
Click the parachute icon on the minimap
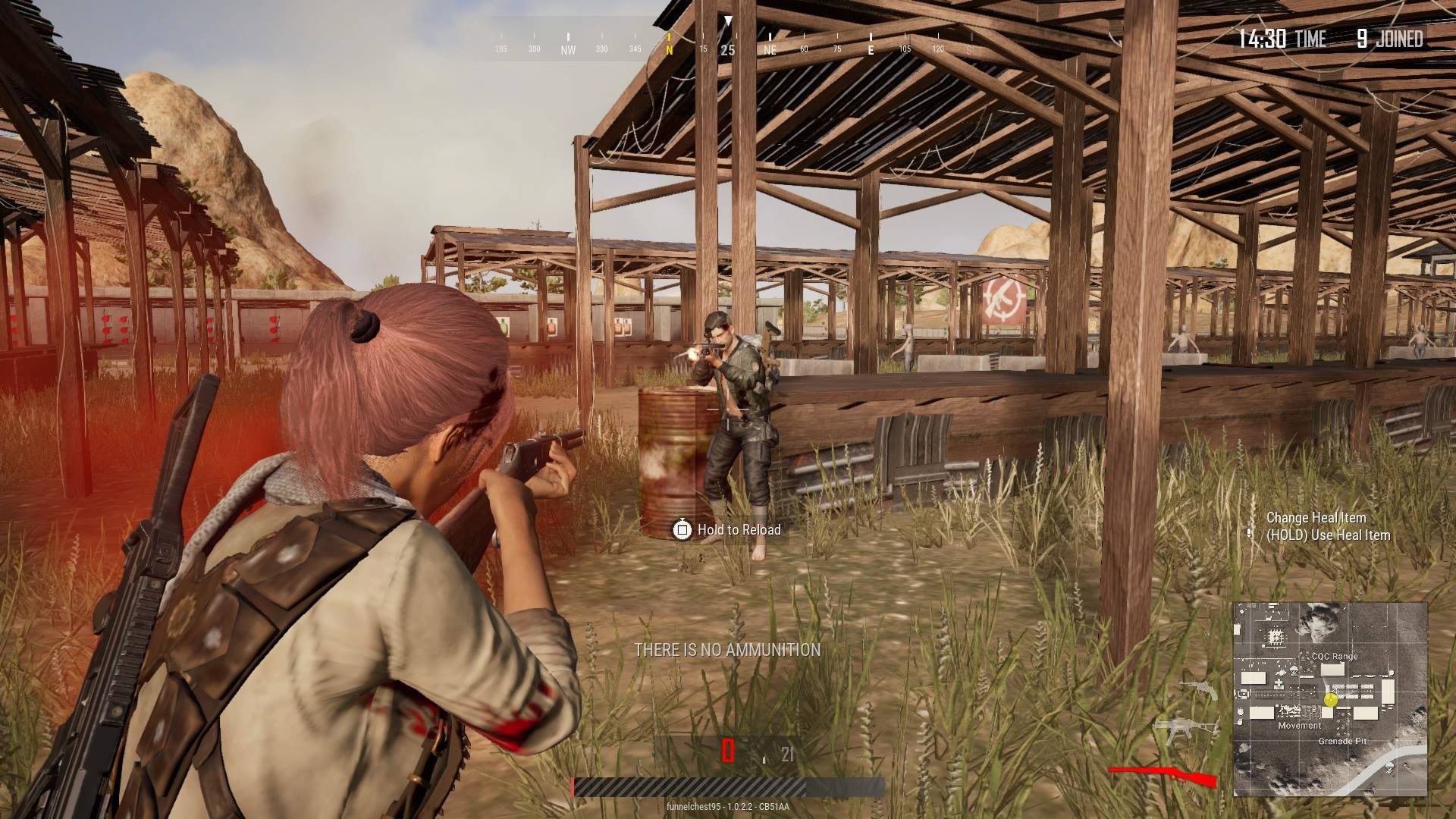pos(1295,671)
